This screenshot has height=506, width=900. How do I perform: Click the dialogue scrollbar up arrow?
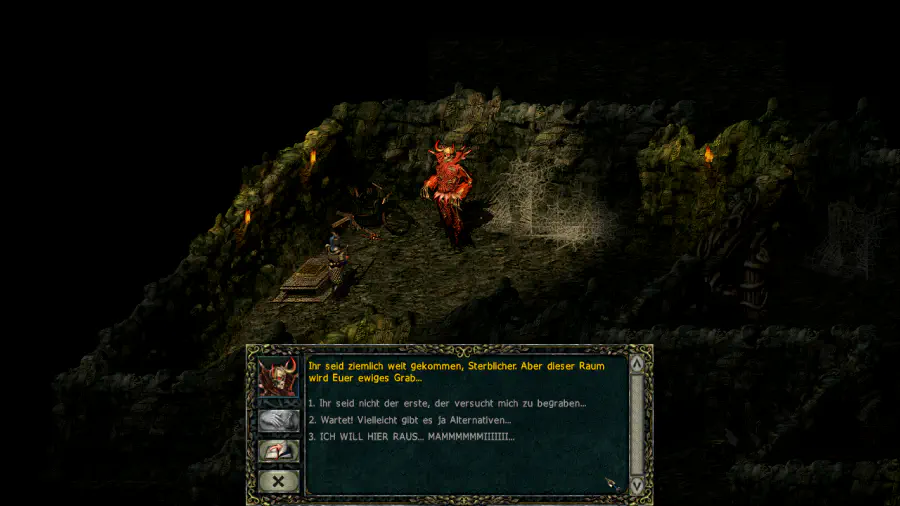click(637, 366)
